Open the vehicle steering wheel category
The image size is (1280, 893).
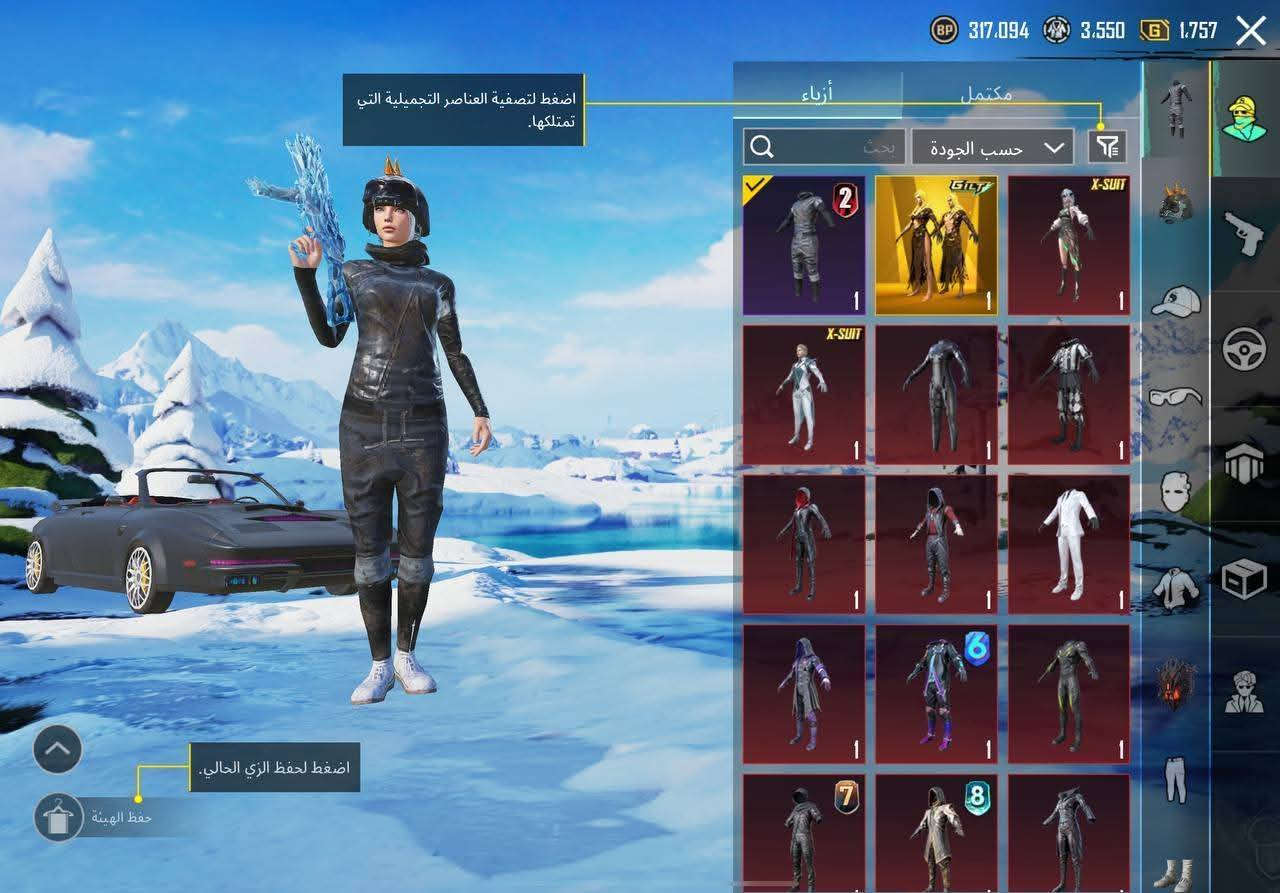(x=1243, y=345)
